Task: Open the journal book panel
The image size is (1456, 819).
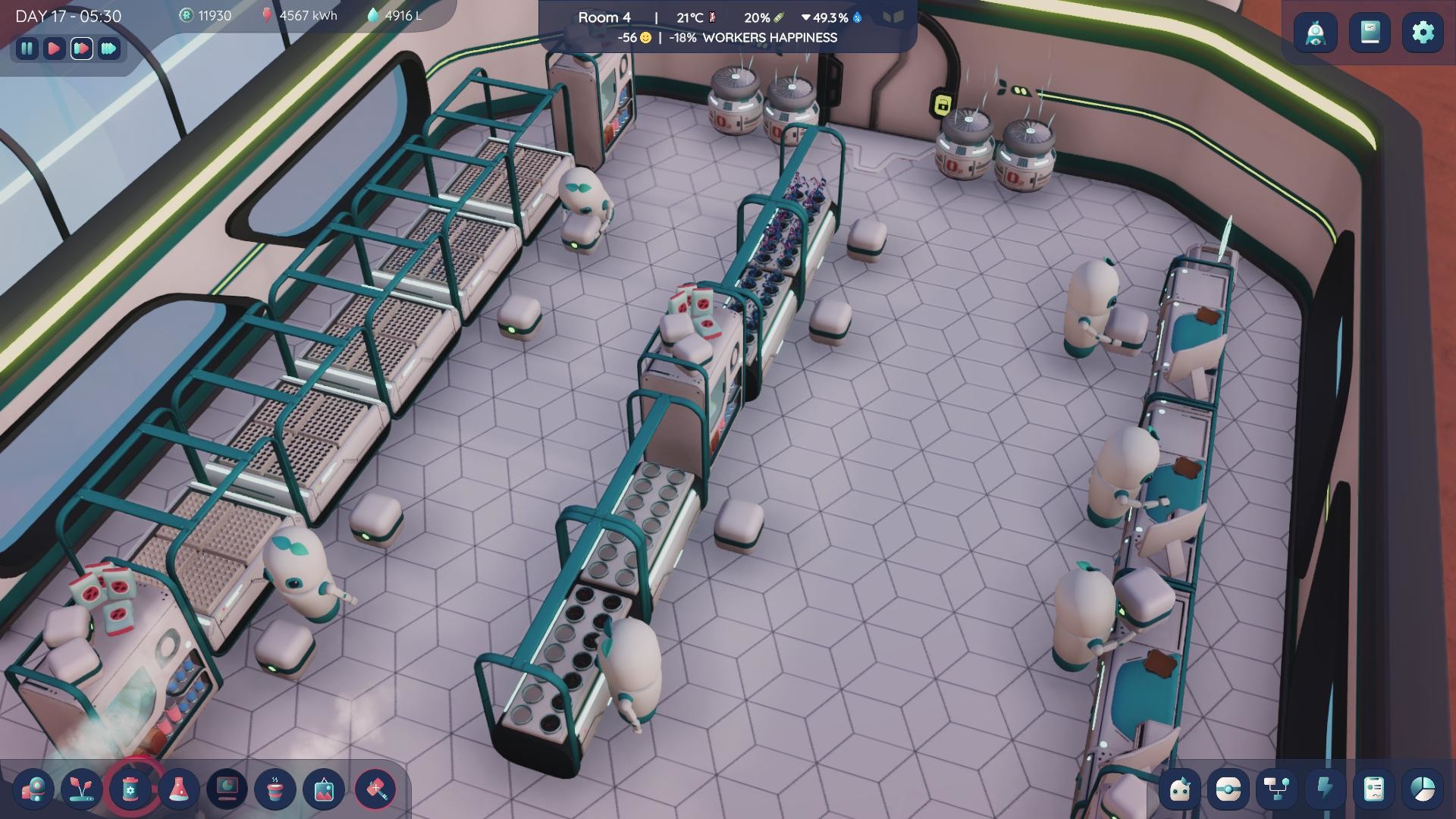Action: pos(1370,33)
